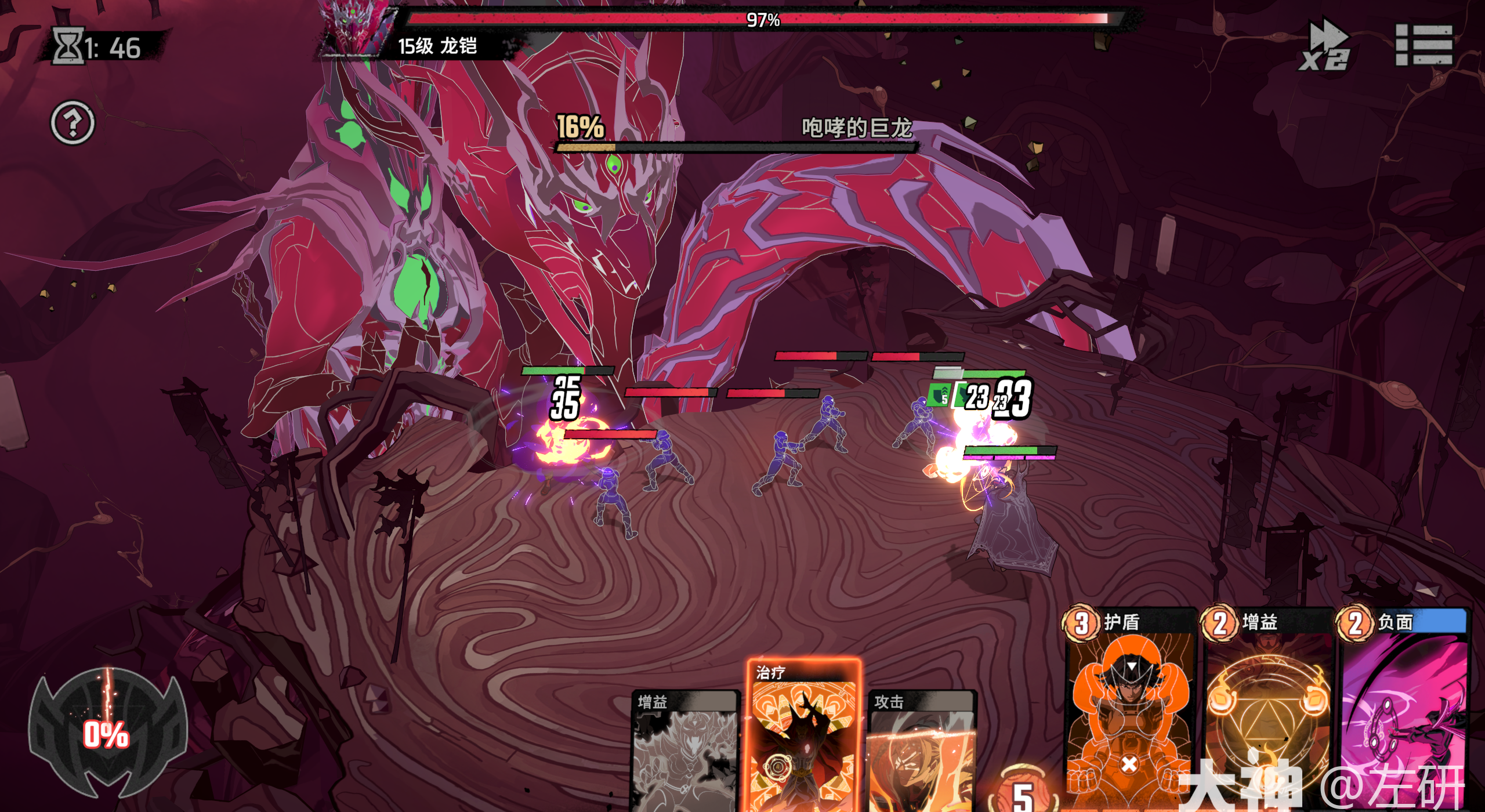Image resolution: width=1485 pixels, height=812 pixels.
Task: Toggle the x2 battle speed button
Action: [1325, 45]
